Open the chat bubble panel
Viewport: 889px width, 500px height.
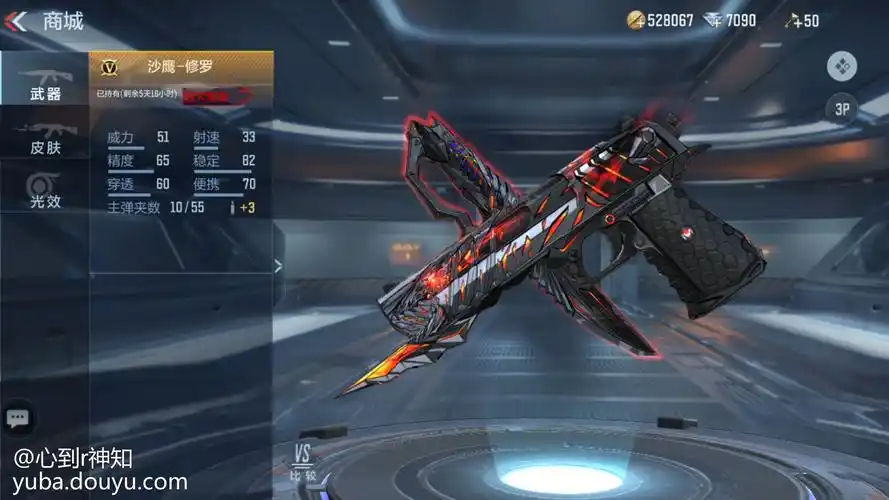[17, 417]
